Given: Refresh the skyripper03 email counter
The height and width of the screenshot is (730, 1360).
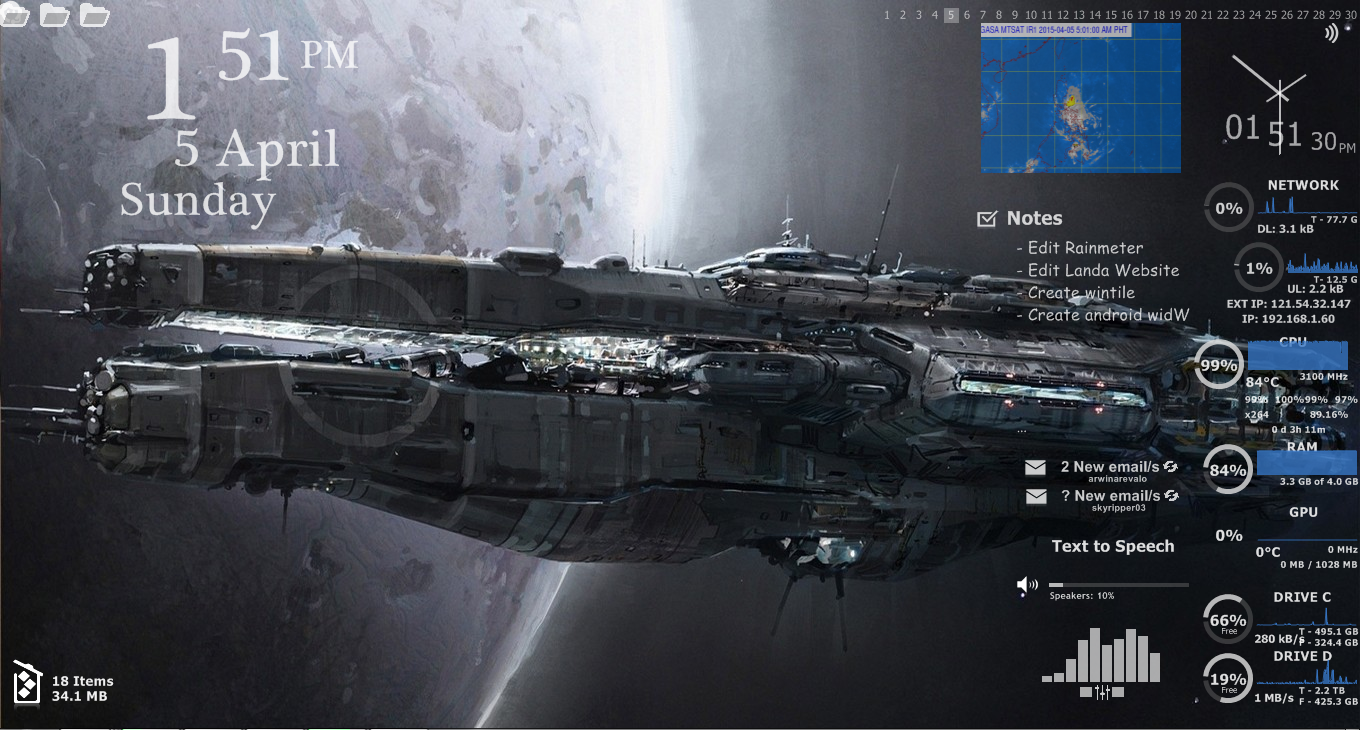Looking at the screenshot, I should point(1172,493).
